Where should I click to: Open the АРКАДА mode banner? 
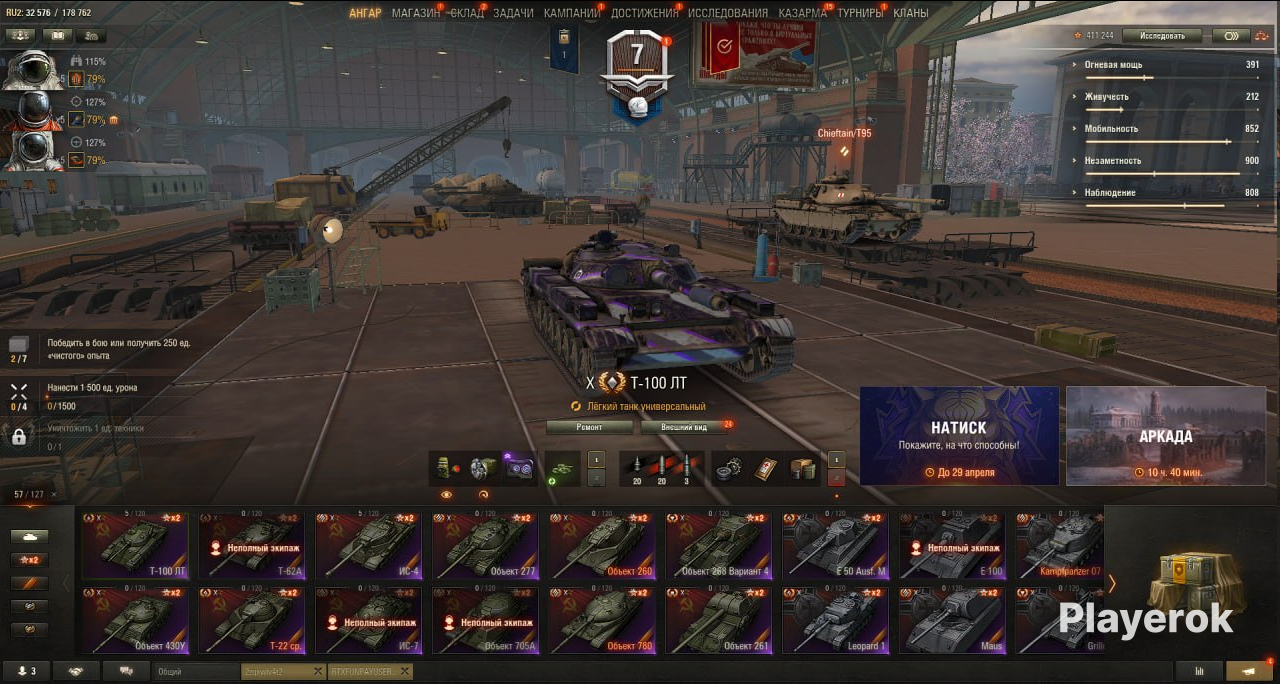1165,436
